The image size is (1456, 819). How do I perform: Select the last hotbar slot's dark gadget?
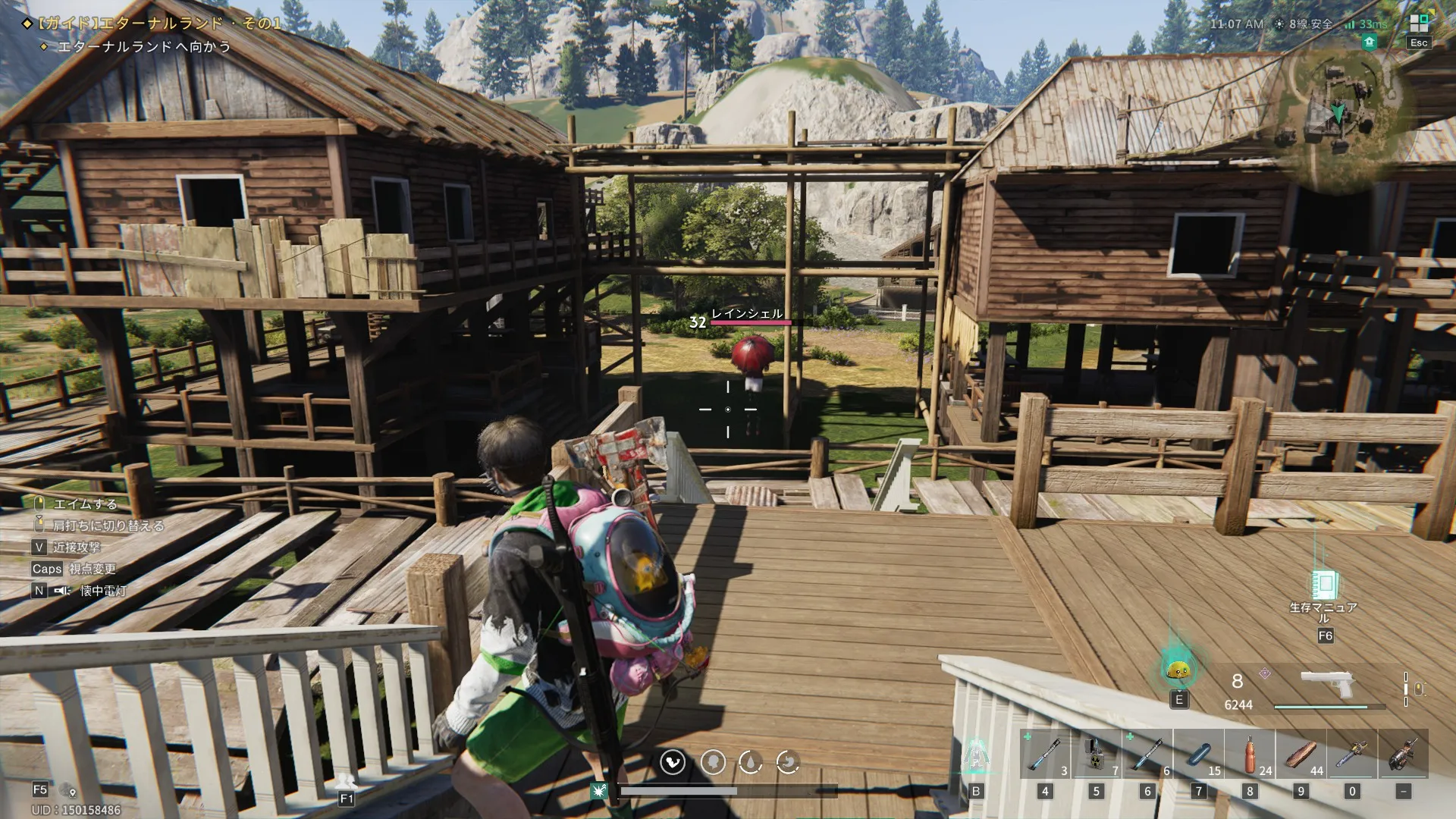point(1403,755)
